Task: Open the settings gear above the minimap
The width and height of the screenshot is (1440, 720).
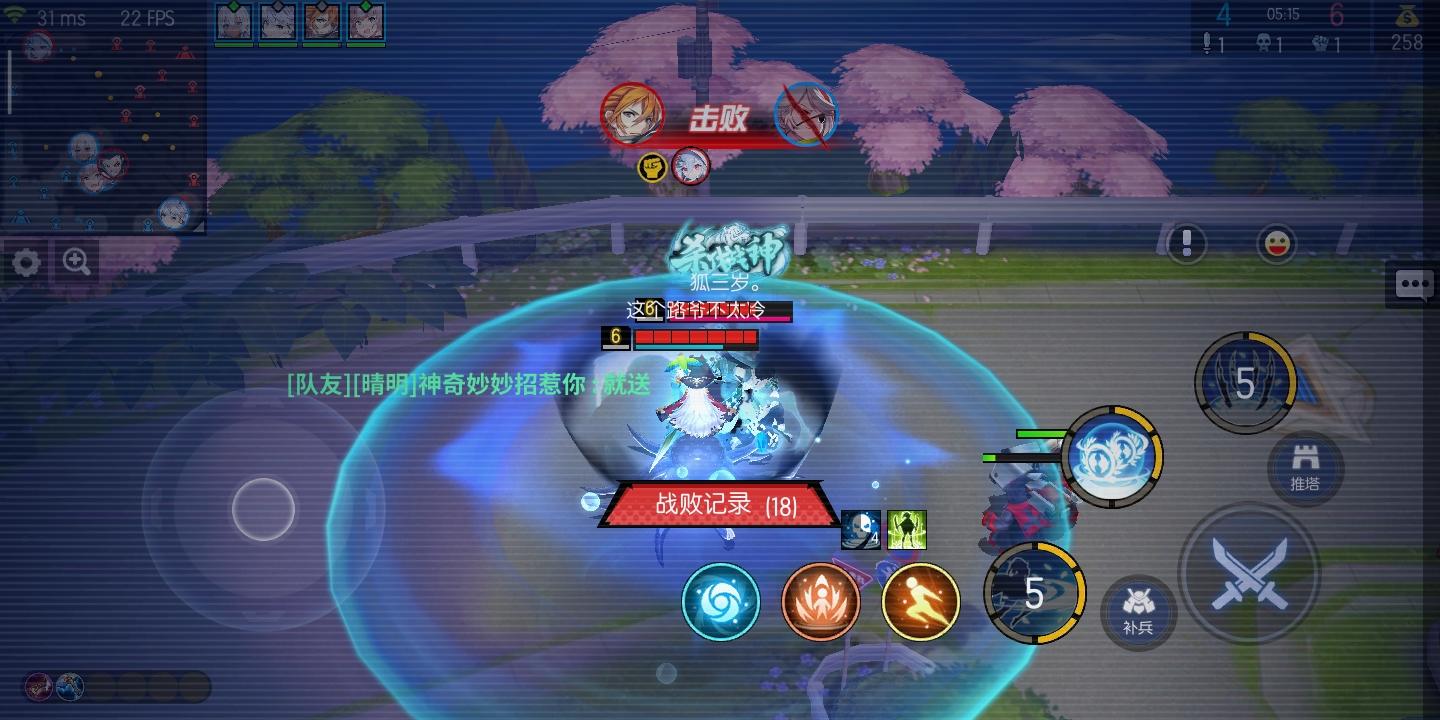Action: point(26,263)
